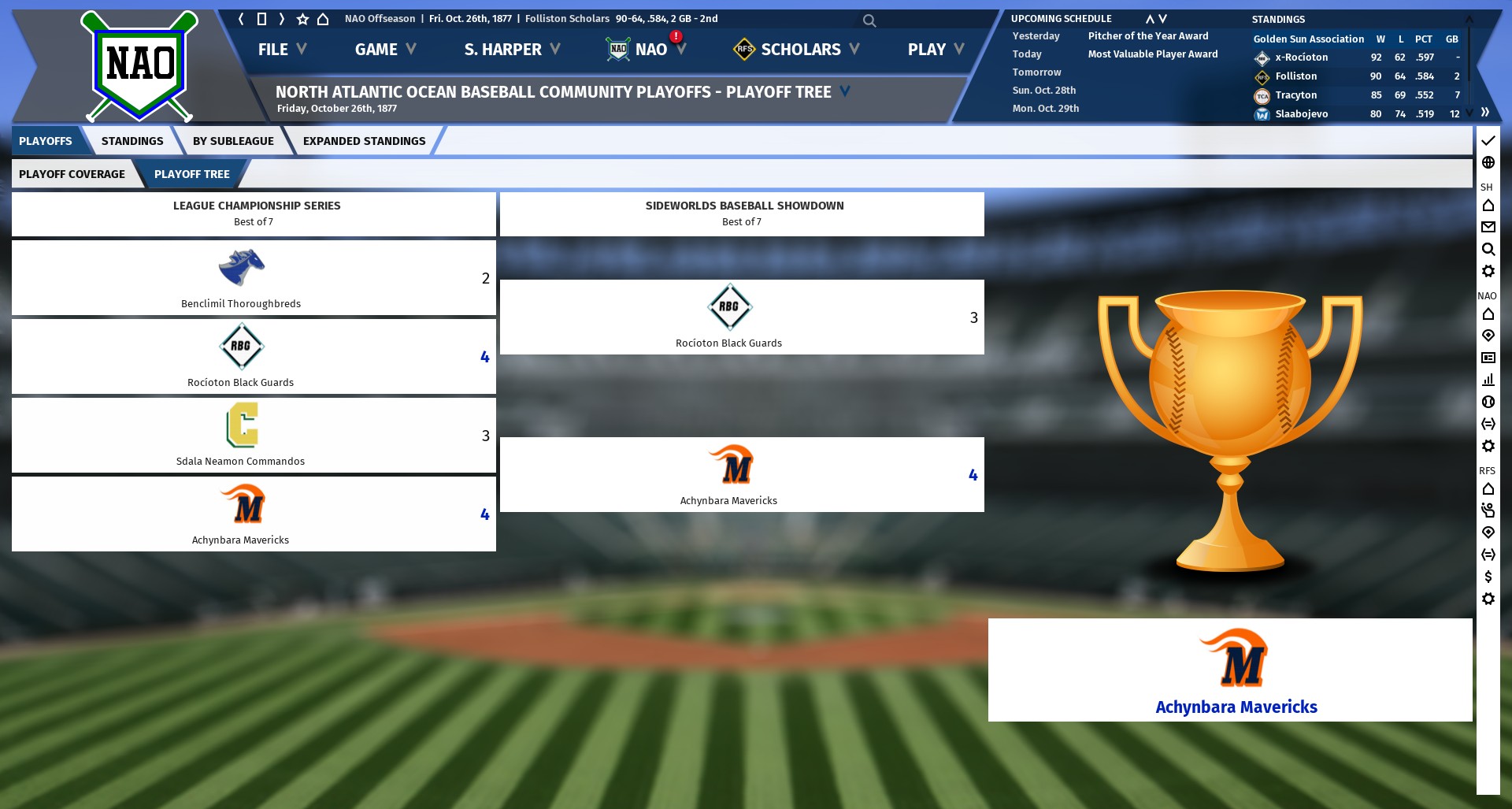Open the Pitcher of the Year Award link
Viewport: 1512px width, 809px height.
tap(1147, 36)
